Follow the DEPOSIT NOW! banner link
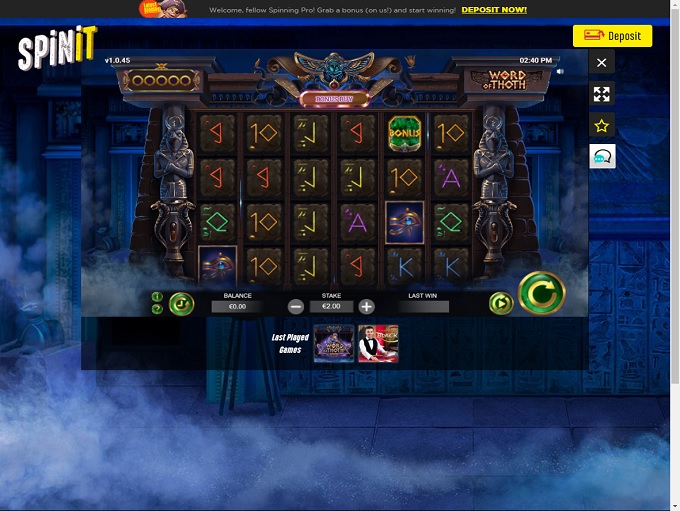 tap(494, 10)
